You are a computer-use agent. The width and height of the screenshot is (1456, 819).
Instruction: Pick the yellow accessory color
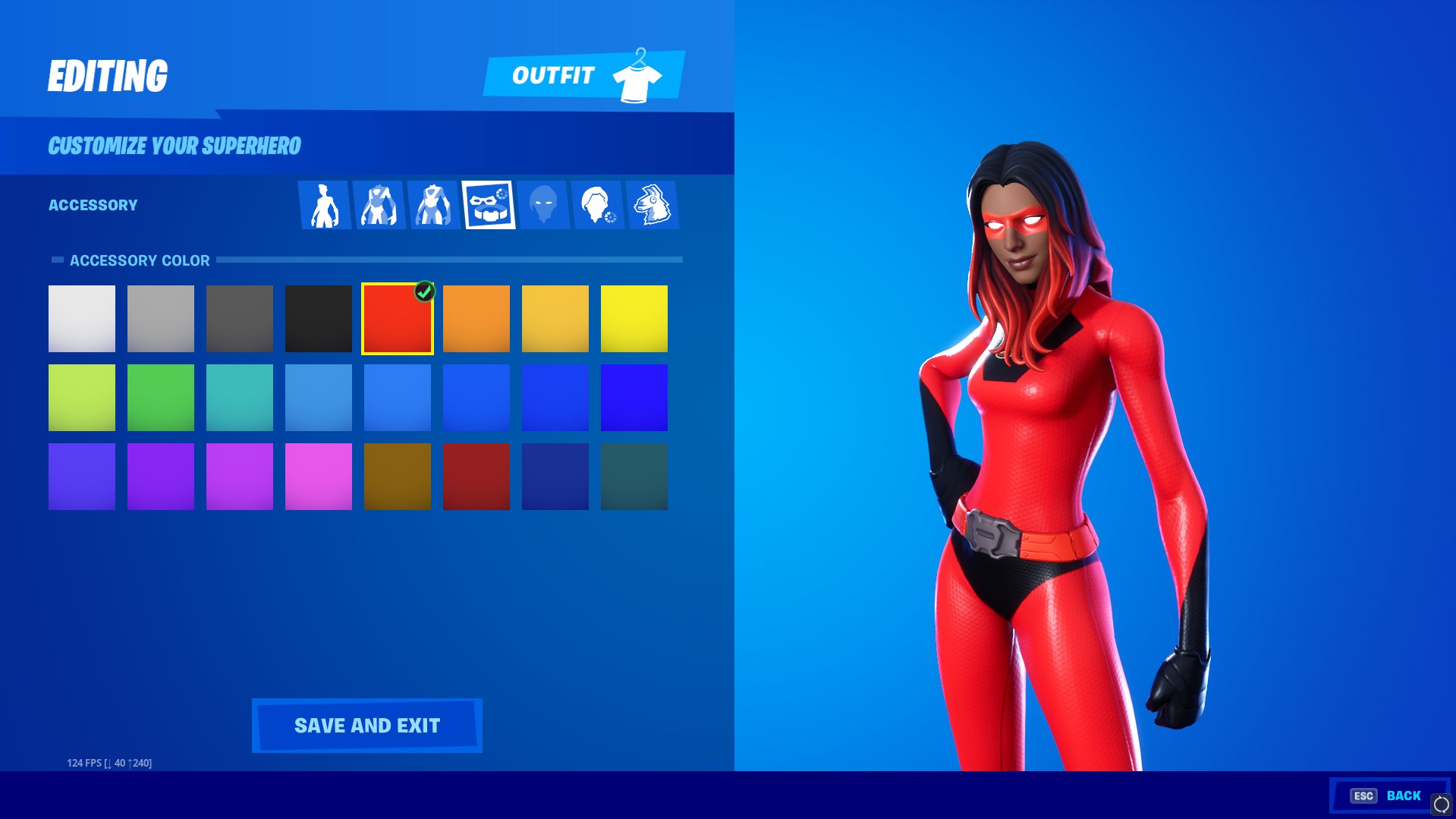pos(634,318)
